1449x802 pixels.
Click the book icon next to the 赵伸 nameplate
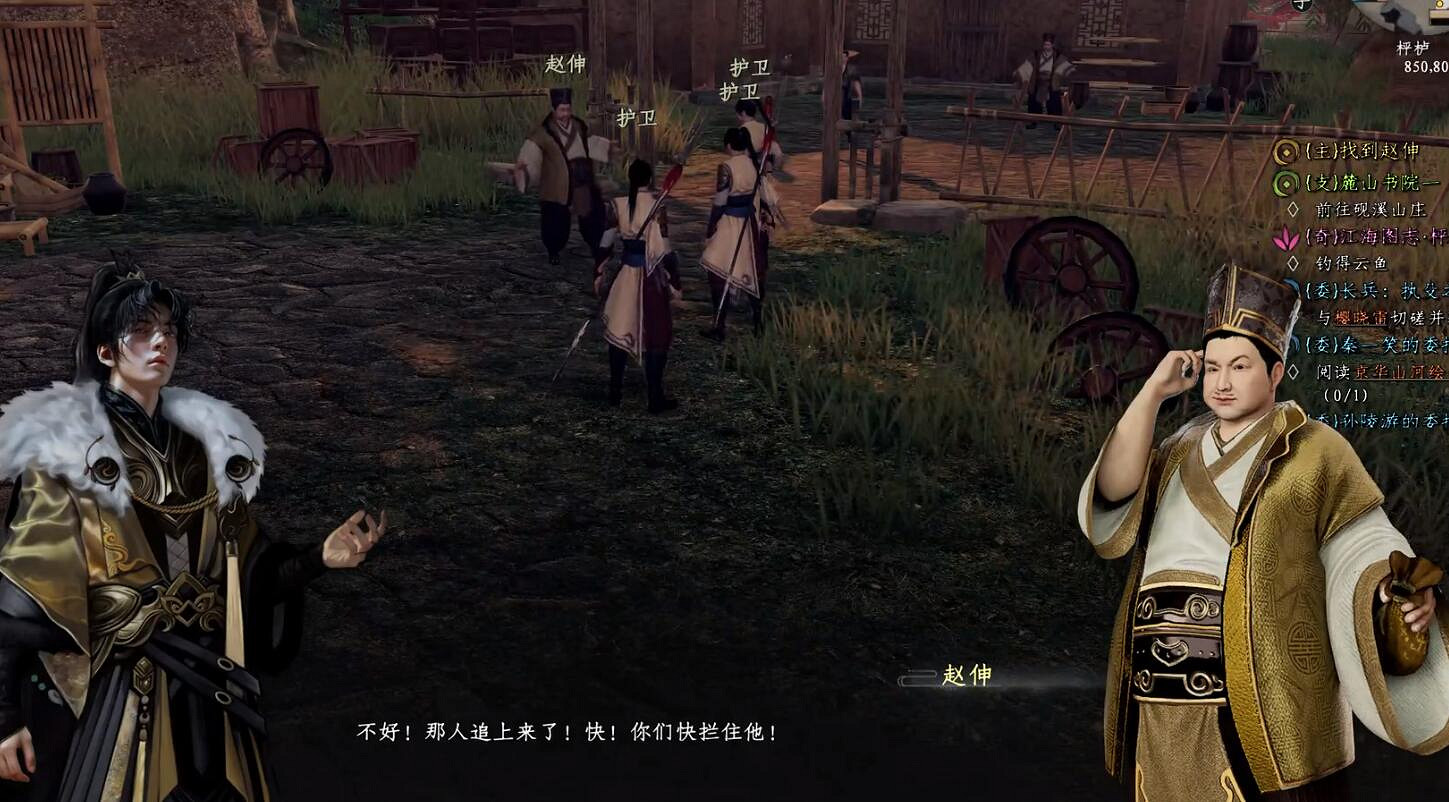918,677
